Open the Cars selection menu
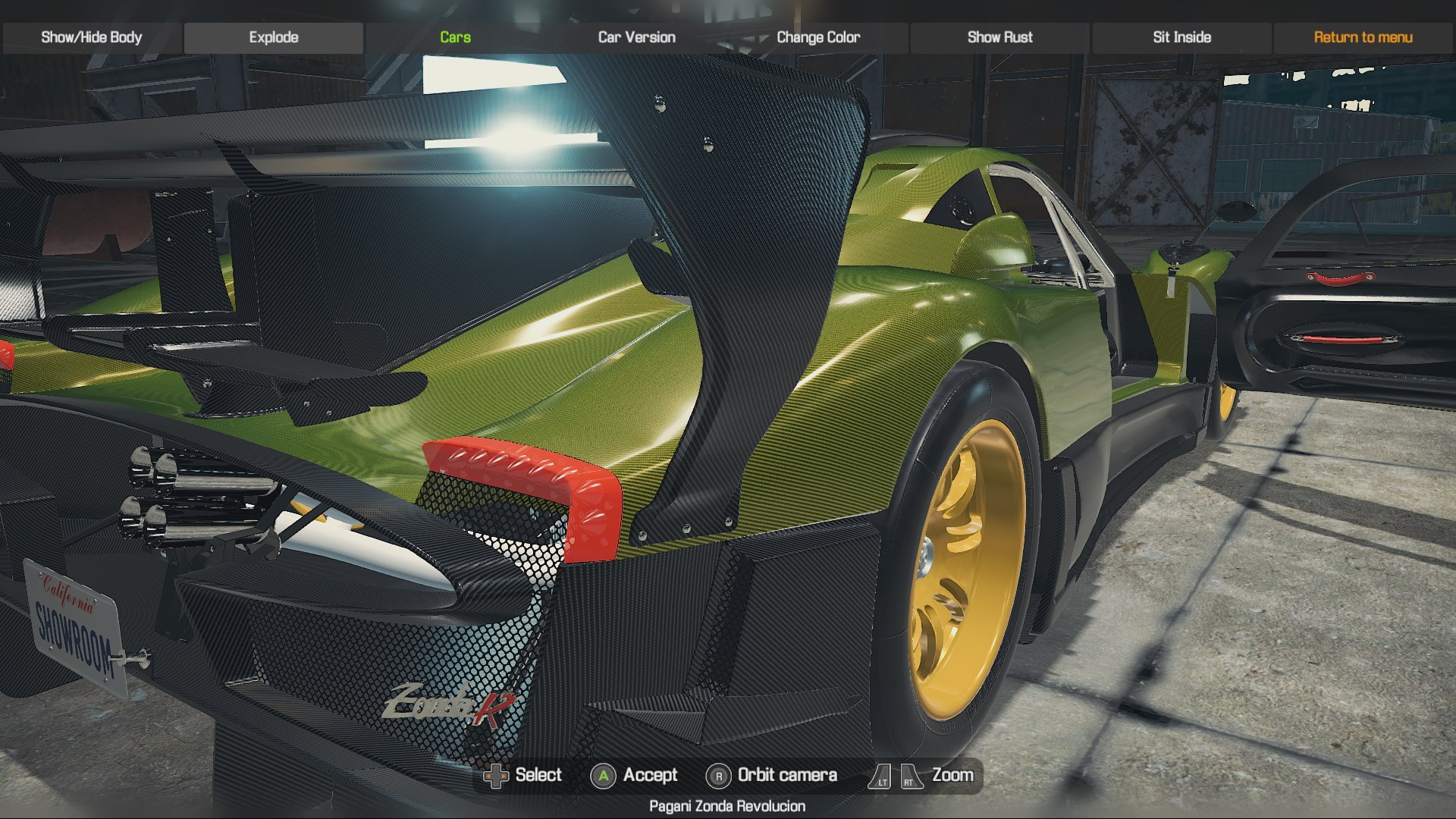 coord(455,37)
